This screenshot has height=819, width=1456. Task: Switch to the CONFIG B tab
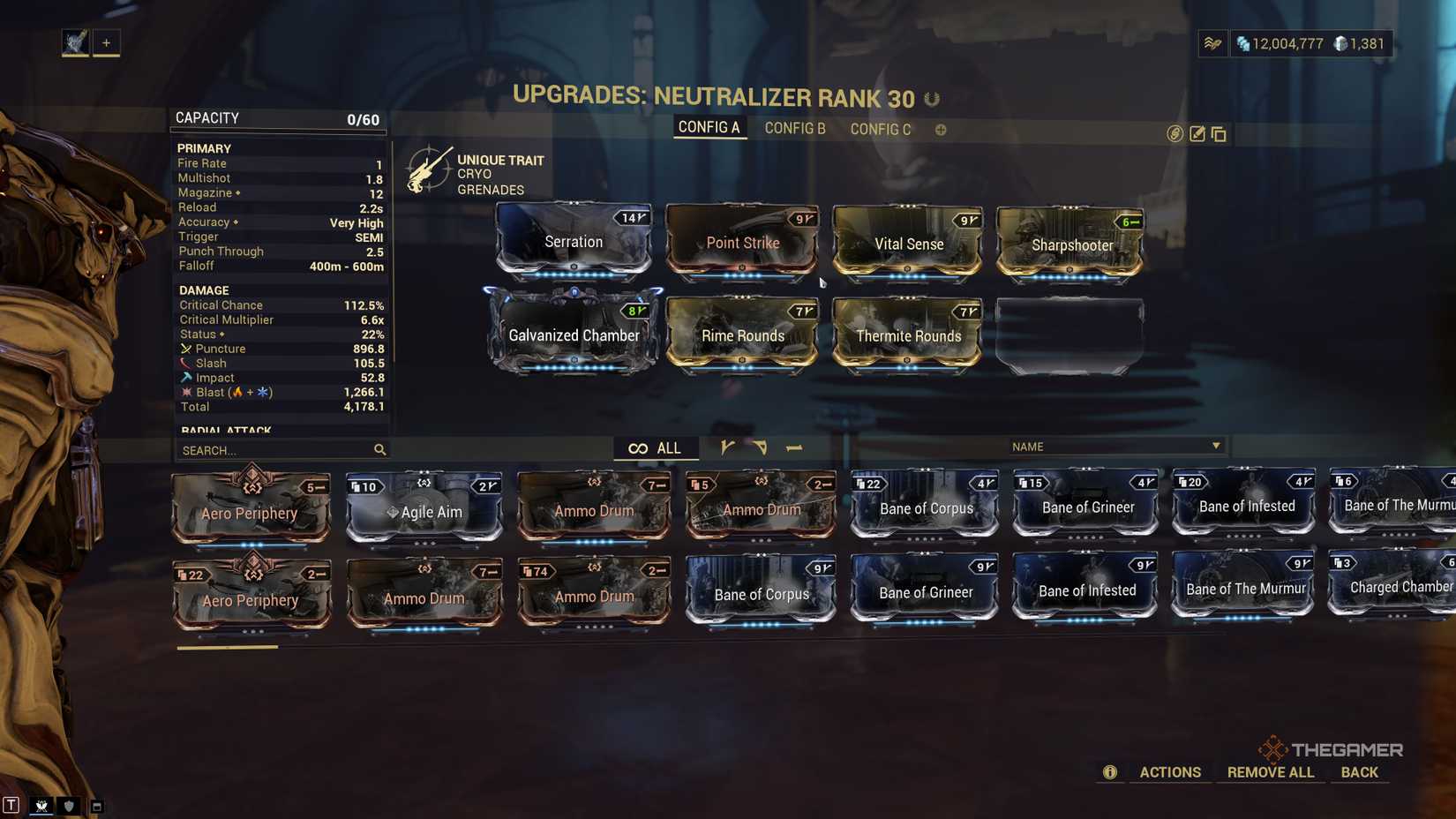pyautogui.click(x=795, y=129)
